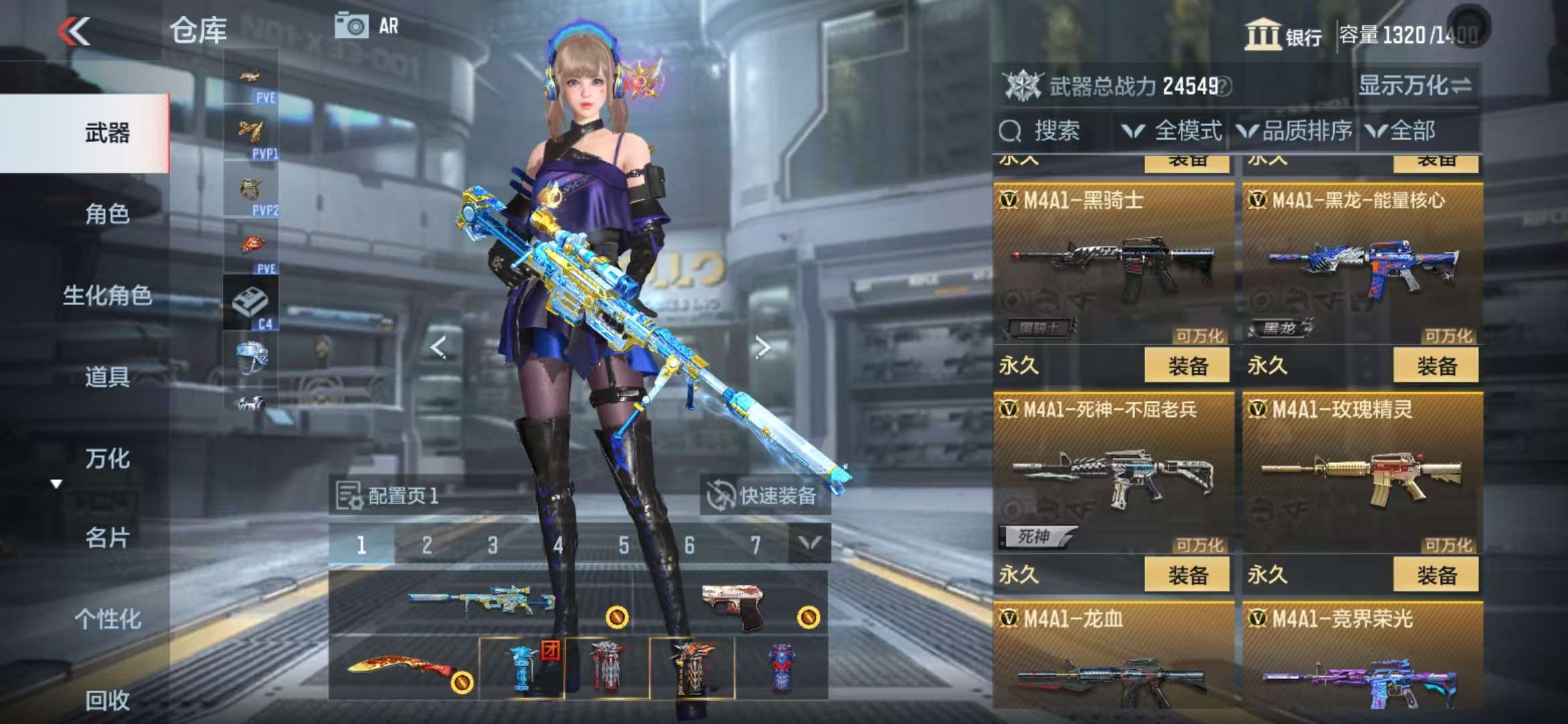Equip the M4A1-黑龙-能量核心 rifle

[x=1435, y=366]
